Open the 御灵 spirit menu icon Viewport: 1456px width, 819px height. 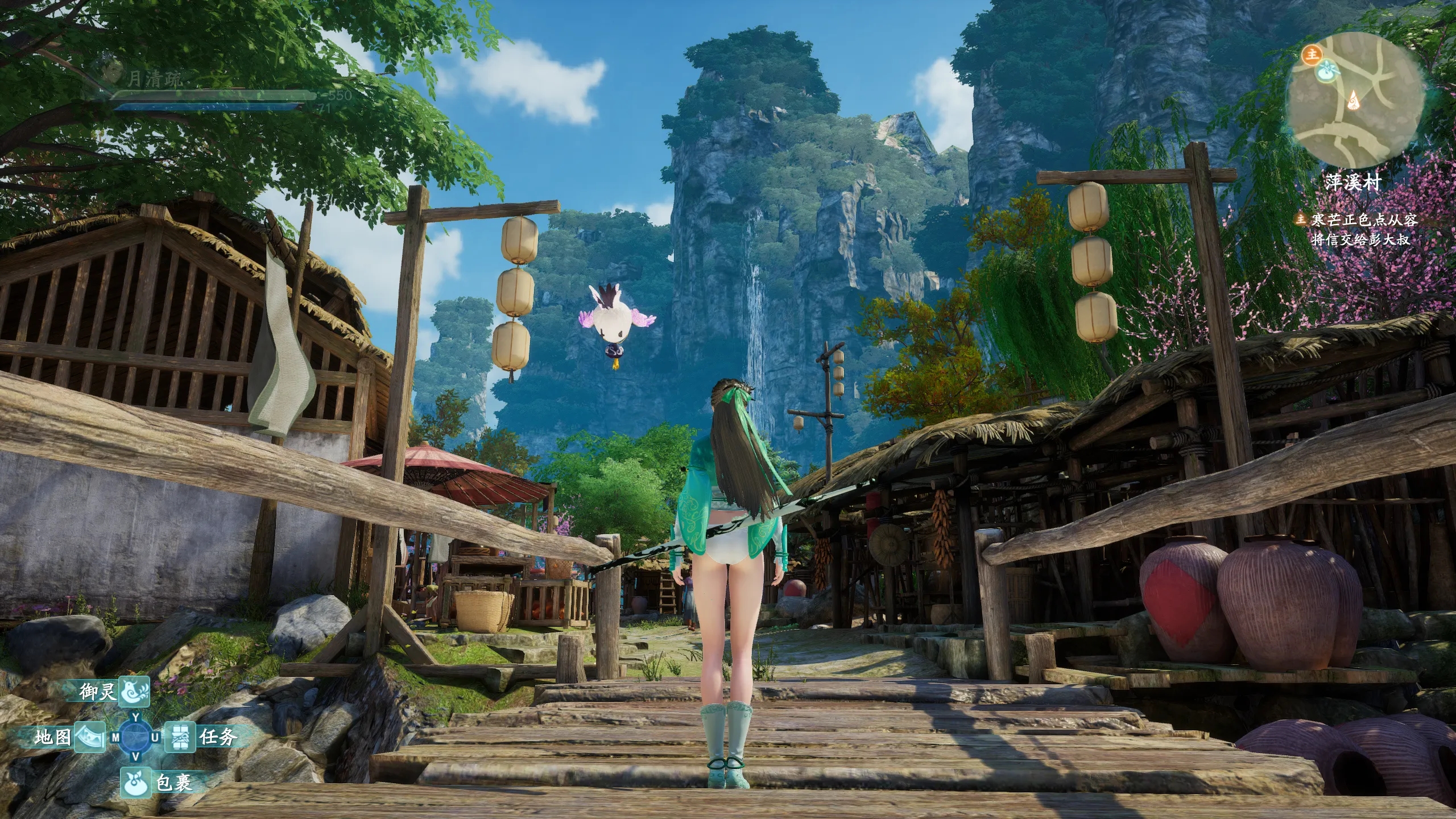tap(134, 692)
